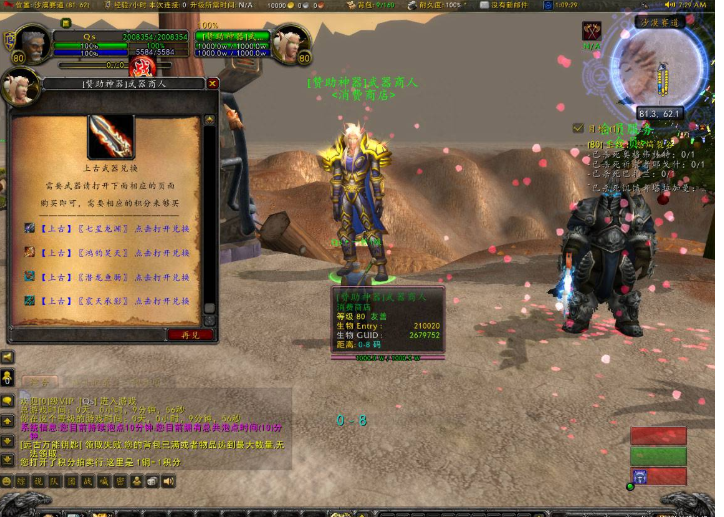724x517 pixels.
Task: Toggle the speaker sound icon below chat
Action: point(168,482)
